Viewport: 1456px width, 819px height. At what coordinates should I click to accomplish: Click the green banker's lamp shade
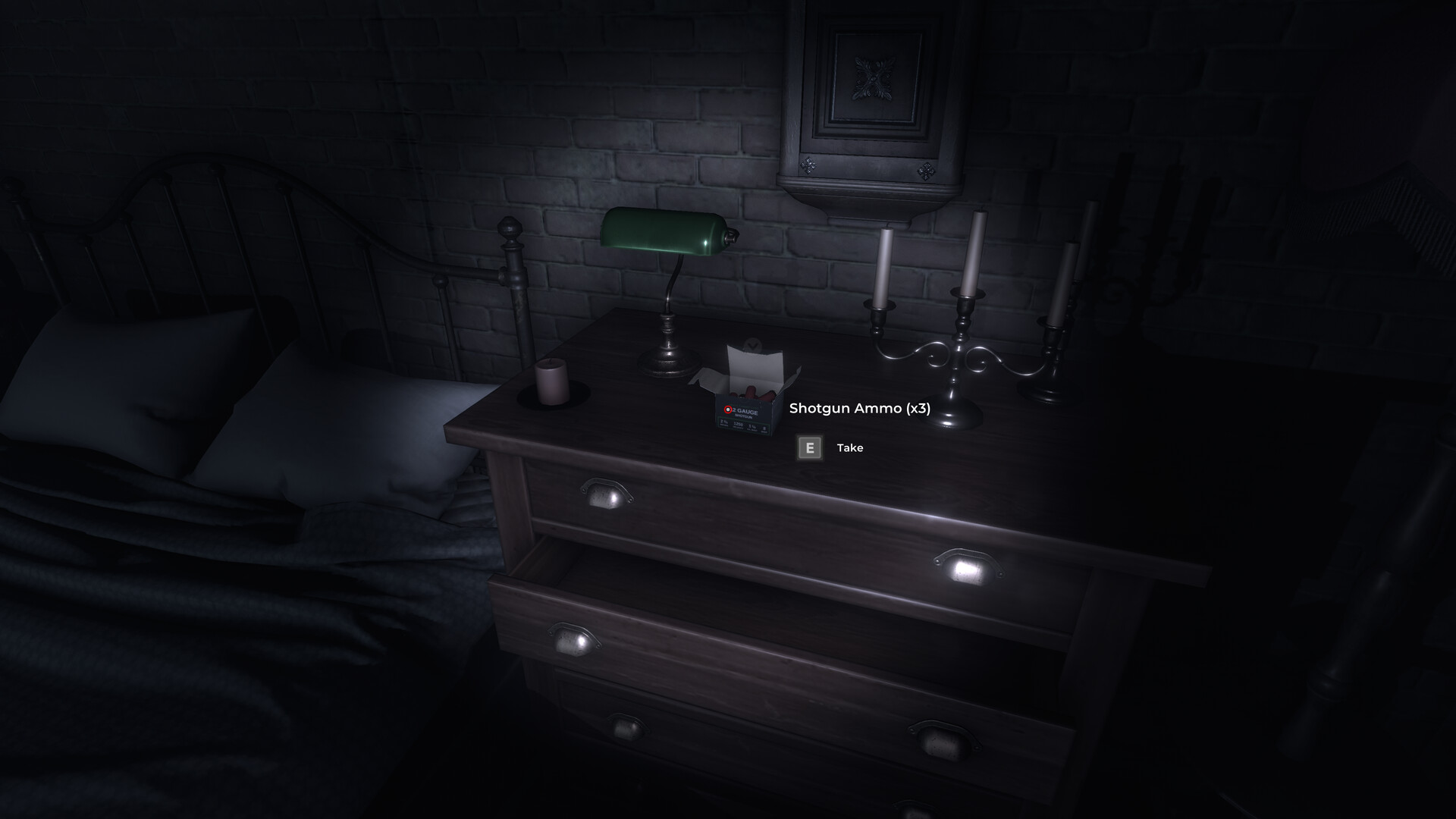click(664, 231)
